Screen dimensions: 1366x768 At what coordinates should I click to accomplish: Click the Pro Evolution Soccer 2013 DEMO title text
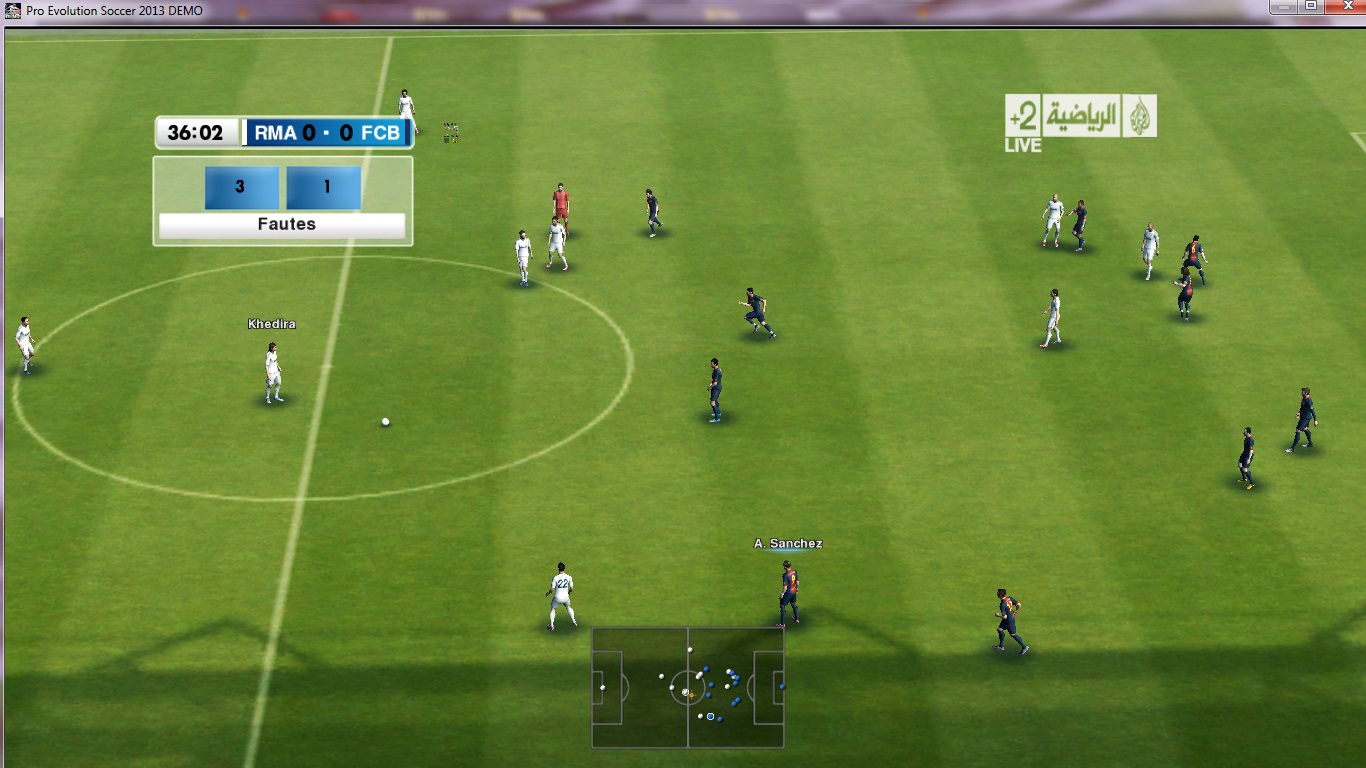113,10
